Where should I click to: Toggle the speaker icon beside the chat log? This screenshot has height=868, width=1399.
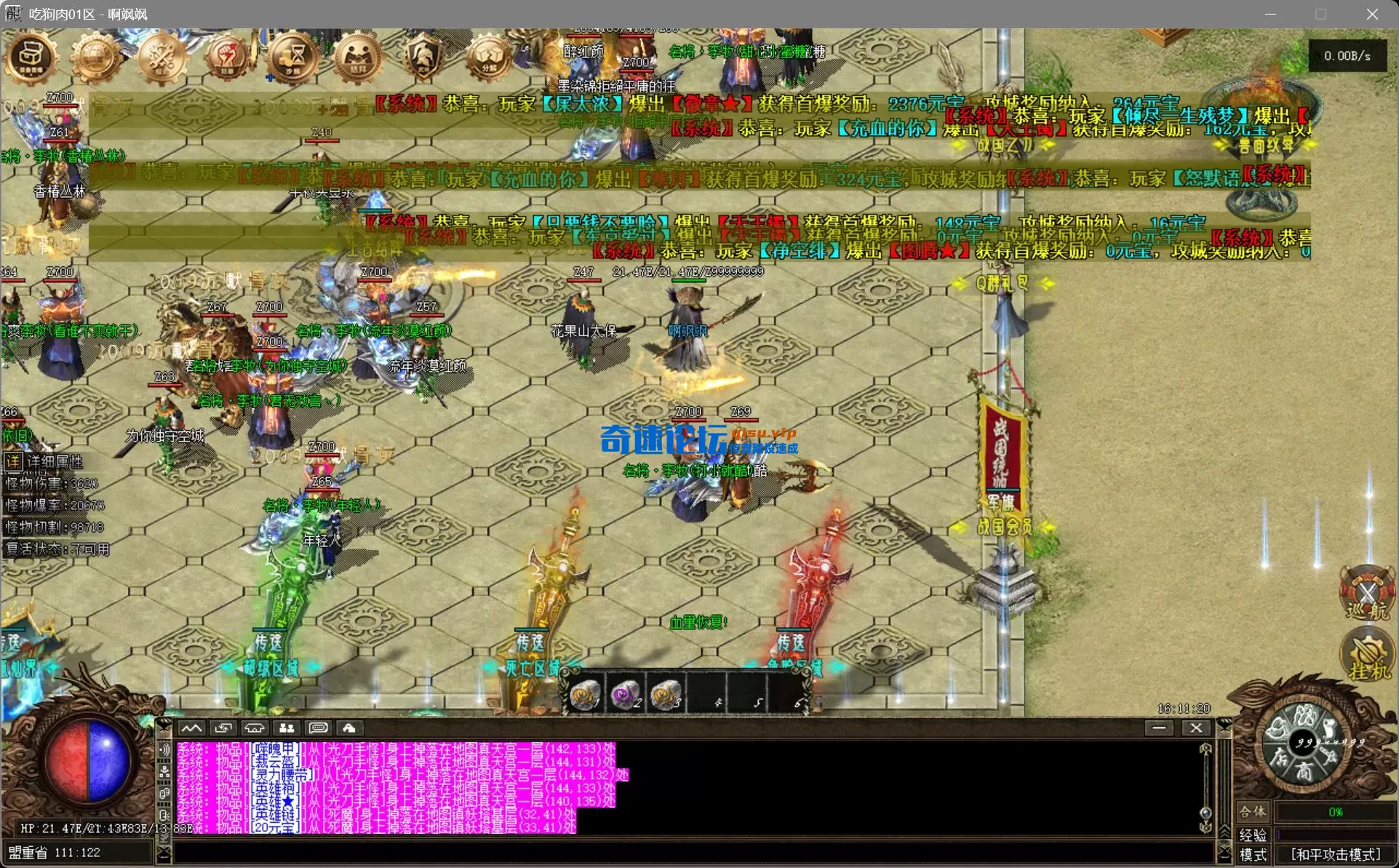[164, 748]
